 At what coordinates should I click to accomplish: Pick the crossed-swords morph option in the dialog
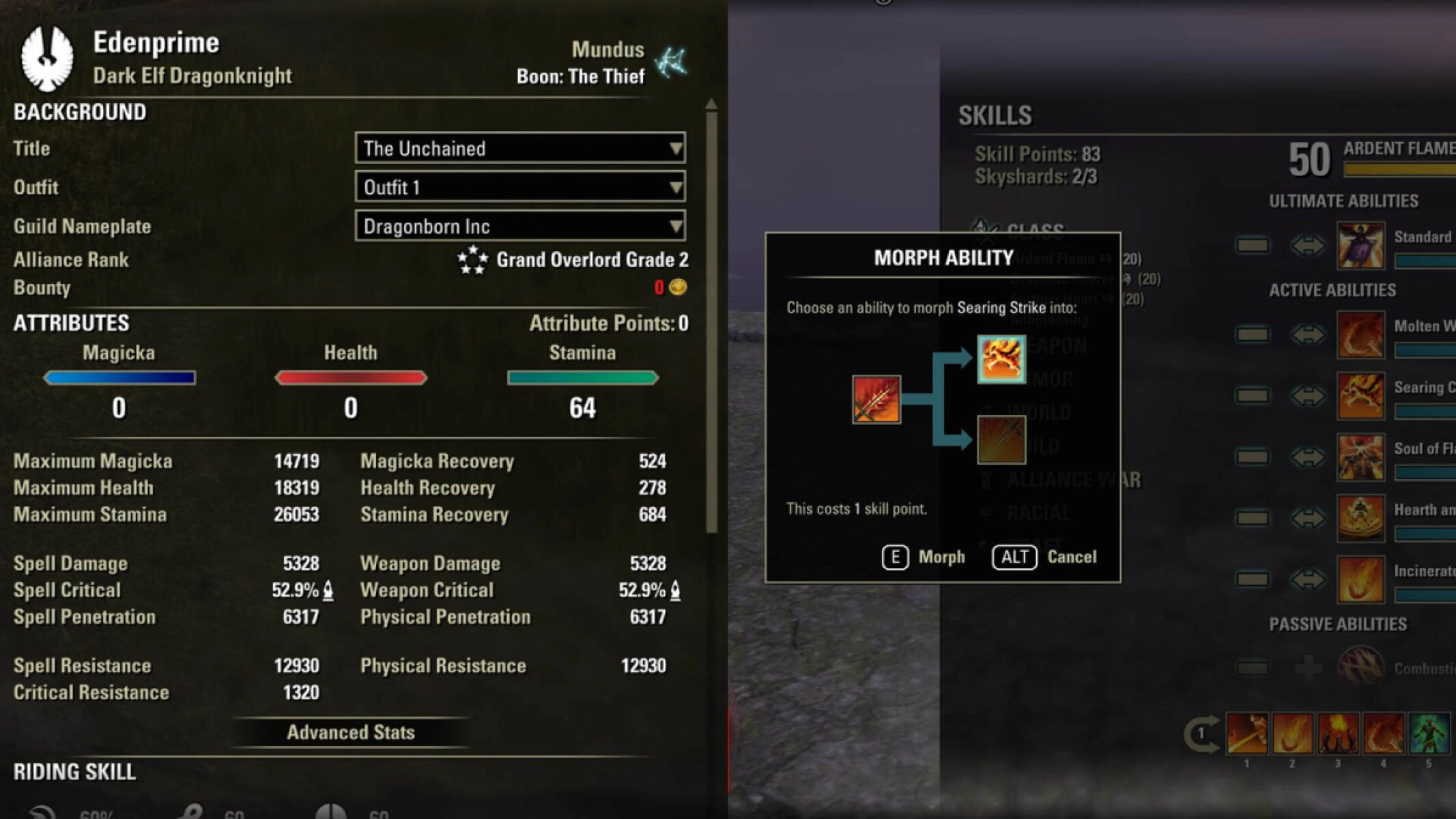(x=1001, y=440)
